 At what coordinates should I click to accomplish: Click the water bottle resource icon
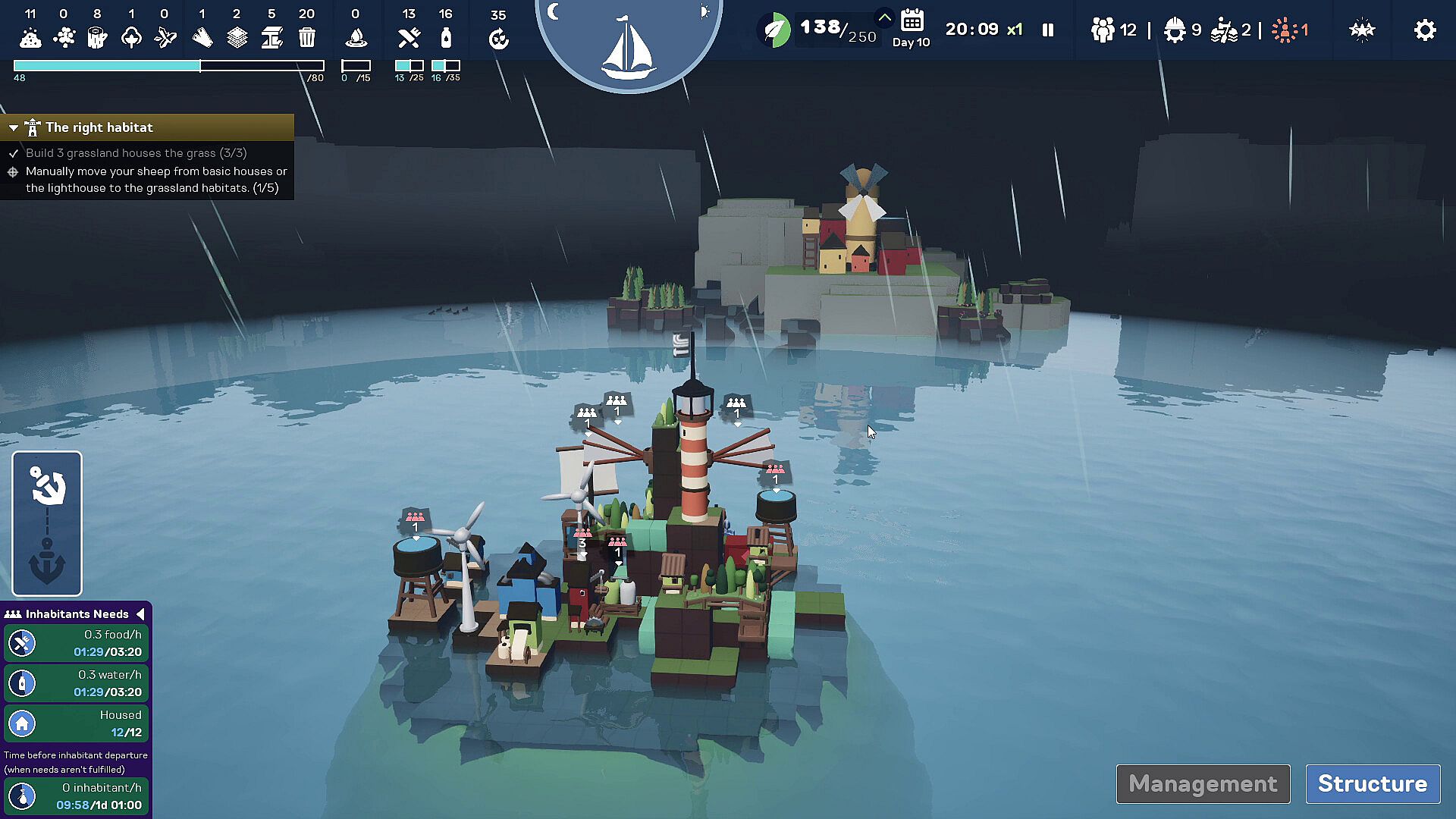446,37
